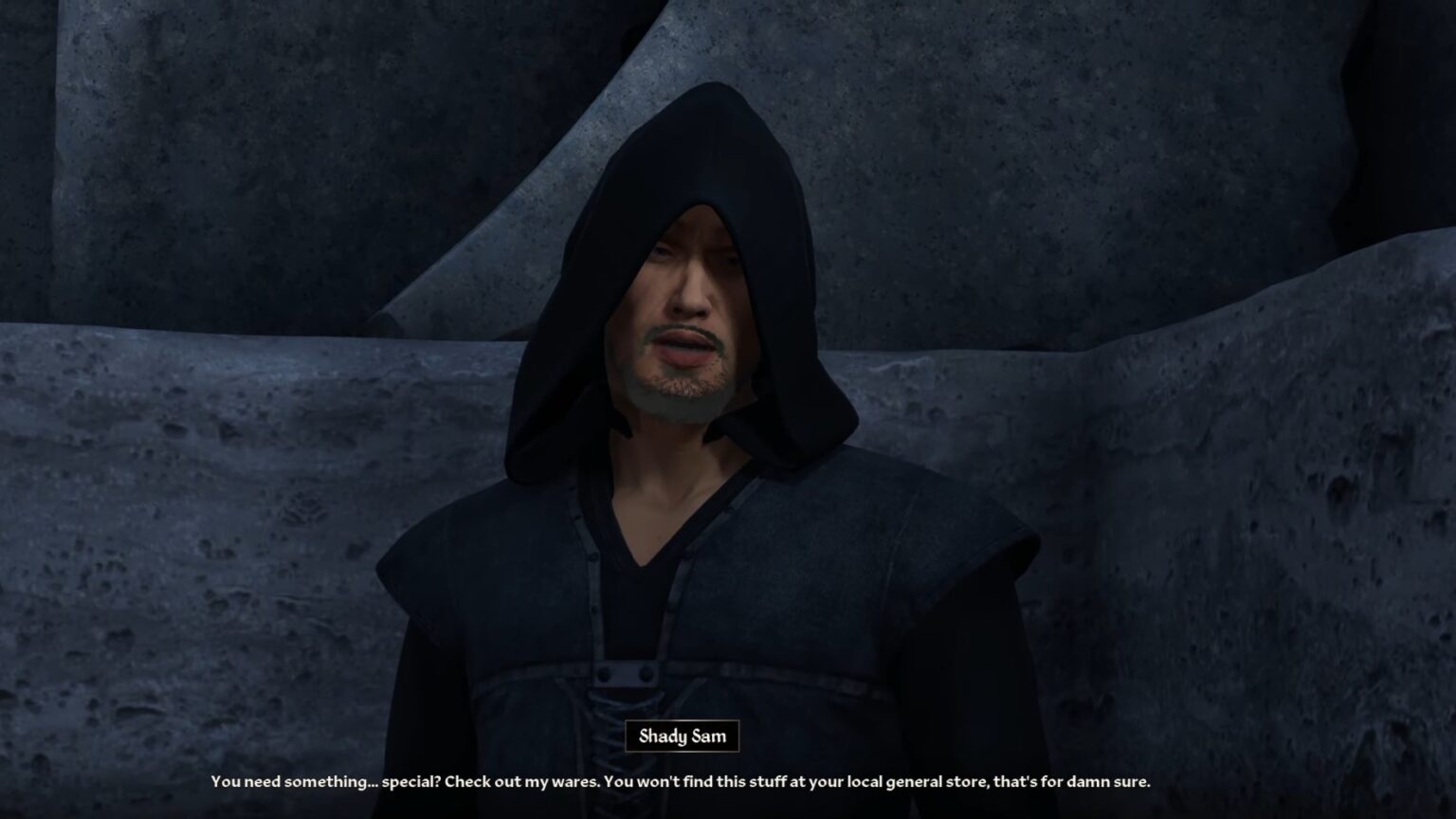The image size is (1456, 819).
Task: Click the Shady Sam nameplate
Action: tap(682, 737)
